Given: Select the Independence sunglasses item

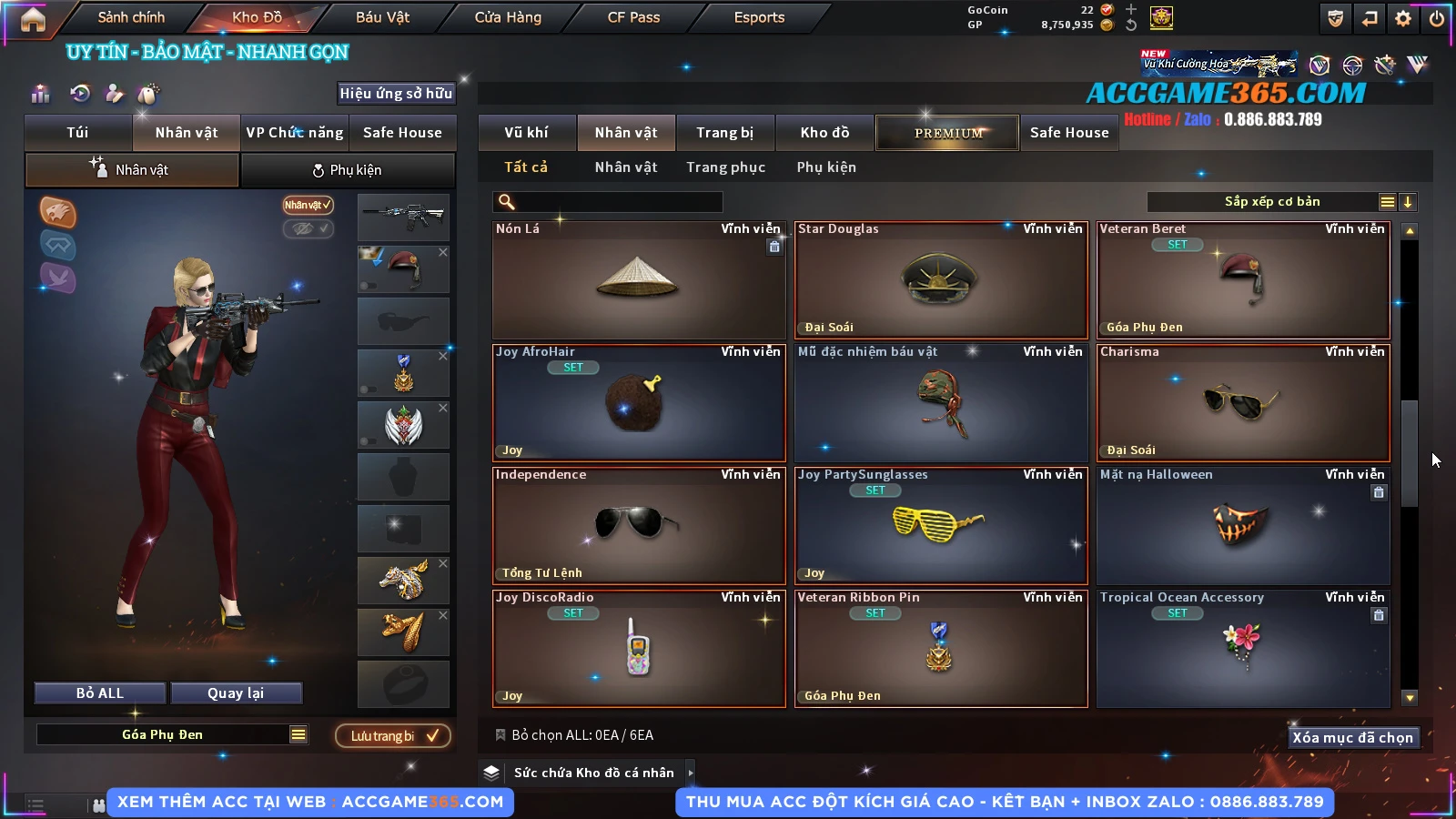Looking at the screenshot, I should point(638,526).
